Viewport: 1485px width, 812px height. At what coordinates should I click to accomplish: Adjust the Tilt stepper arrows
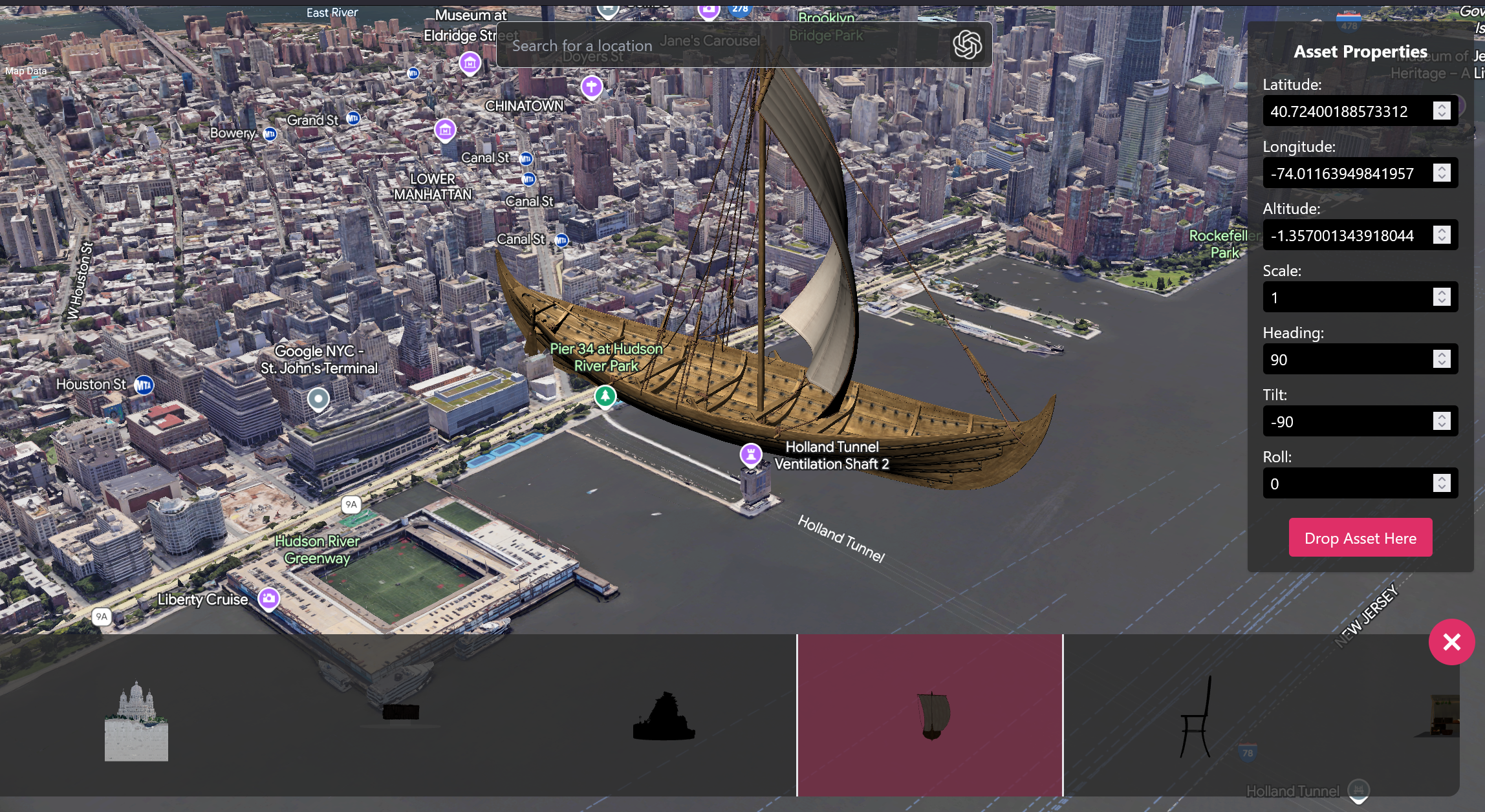point(1442,422)
